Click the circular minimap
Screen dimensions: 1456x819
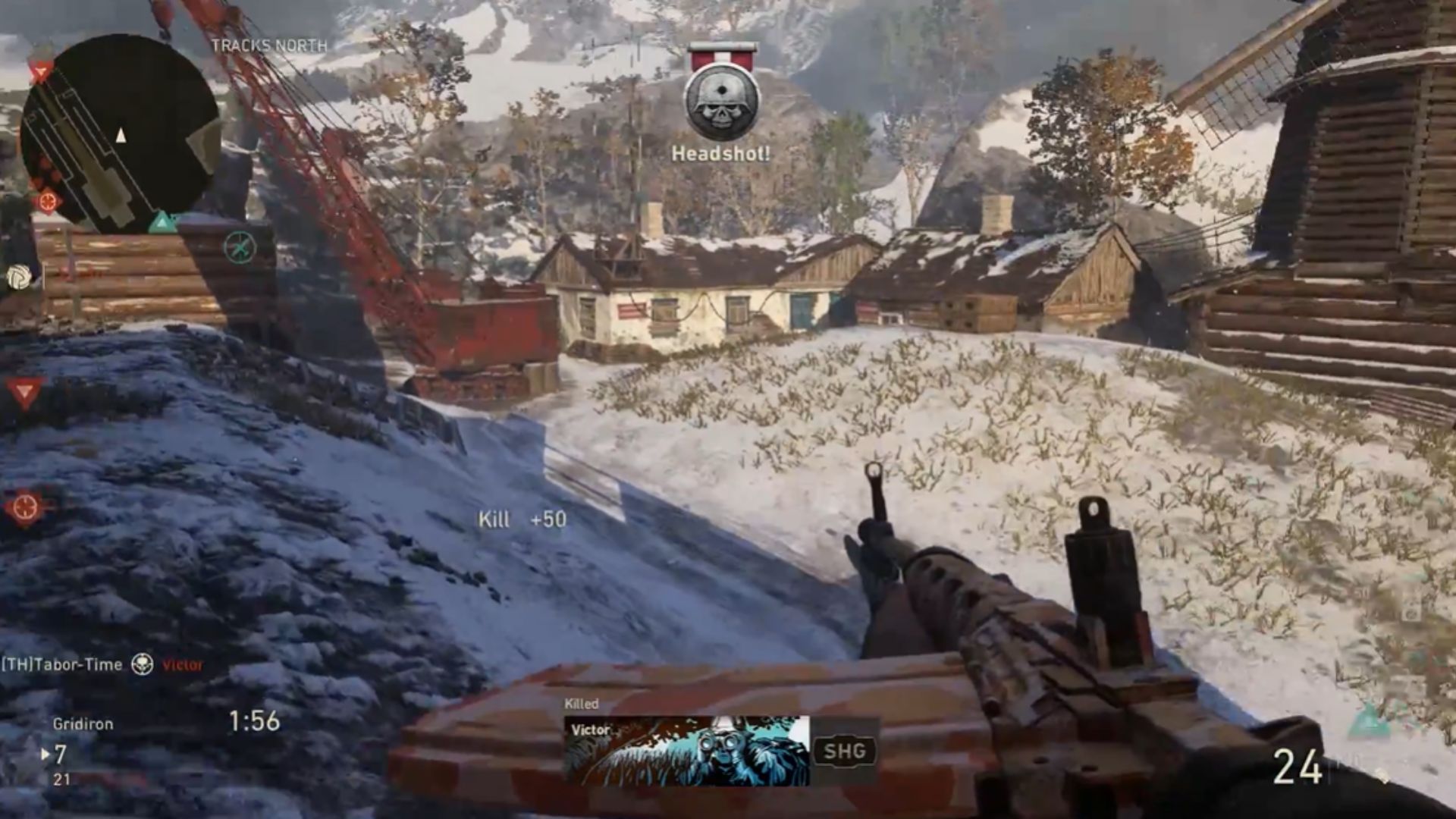pos(120,133)
